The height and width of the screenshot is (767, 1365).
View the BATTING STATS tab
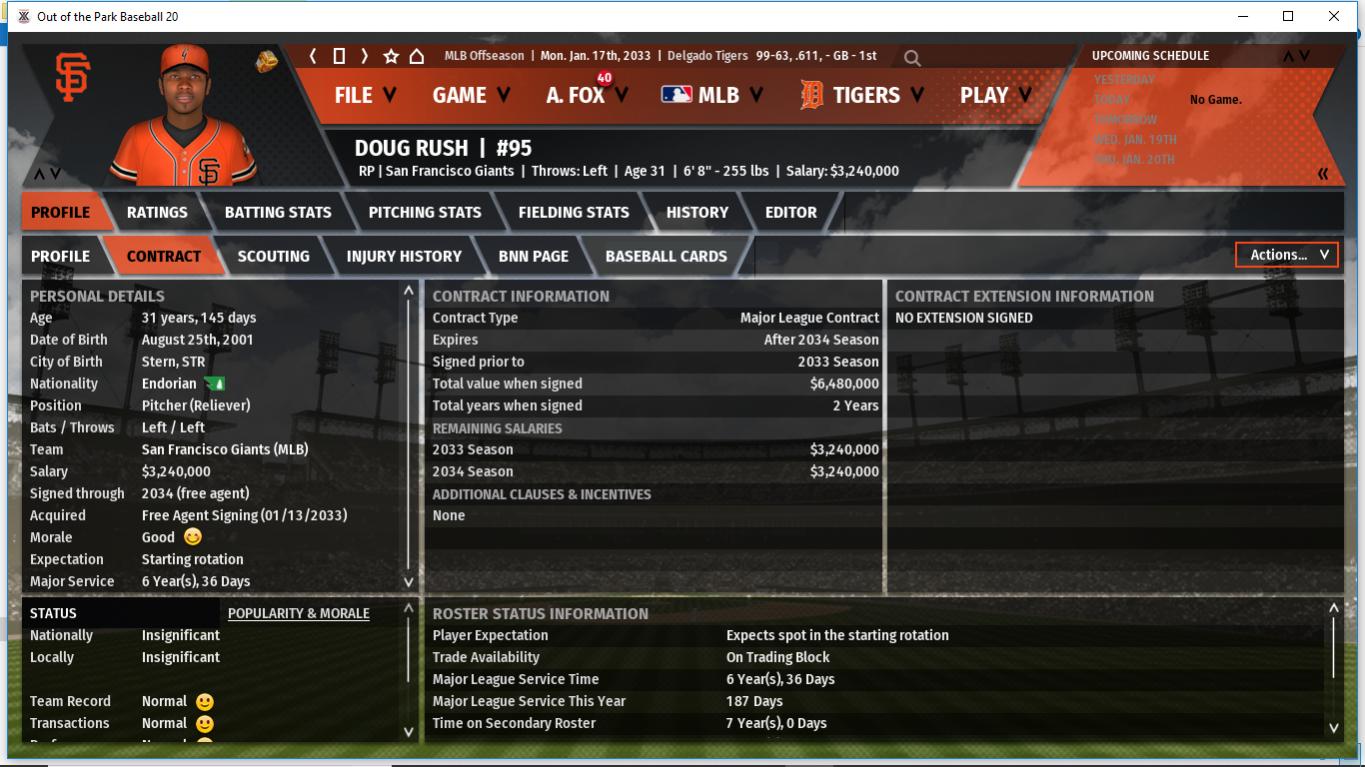[x=278, y=212]
